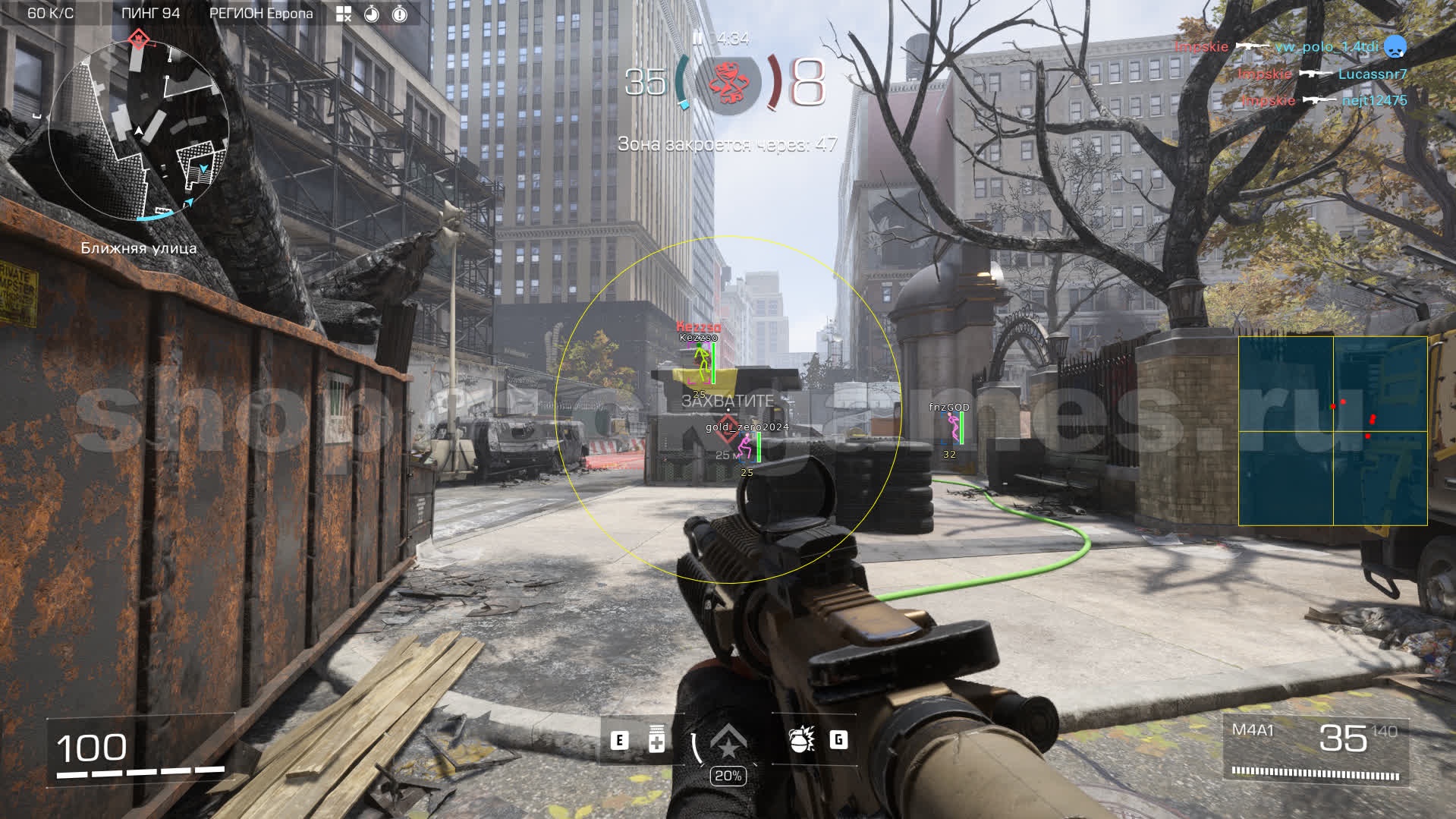Select the medkit item icon

pyautogui.click(x=657, y=739)
